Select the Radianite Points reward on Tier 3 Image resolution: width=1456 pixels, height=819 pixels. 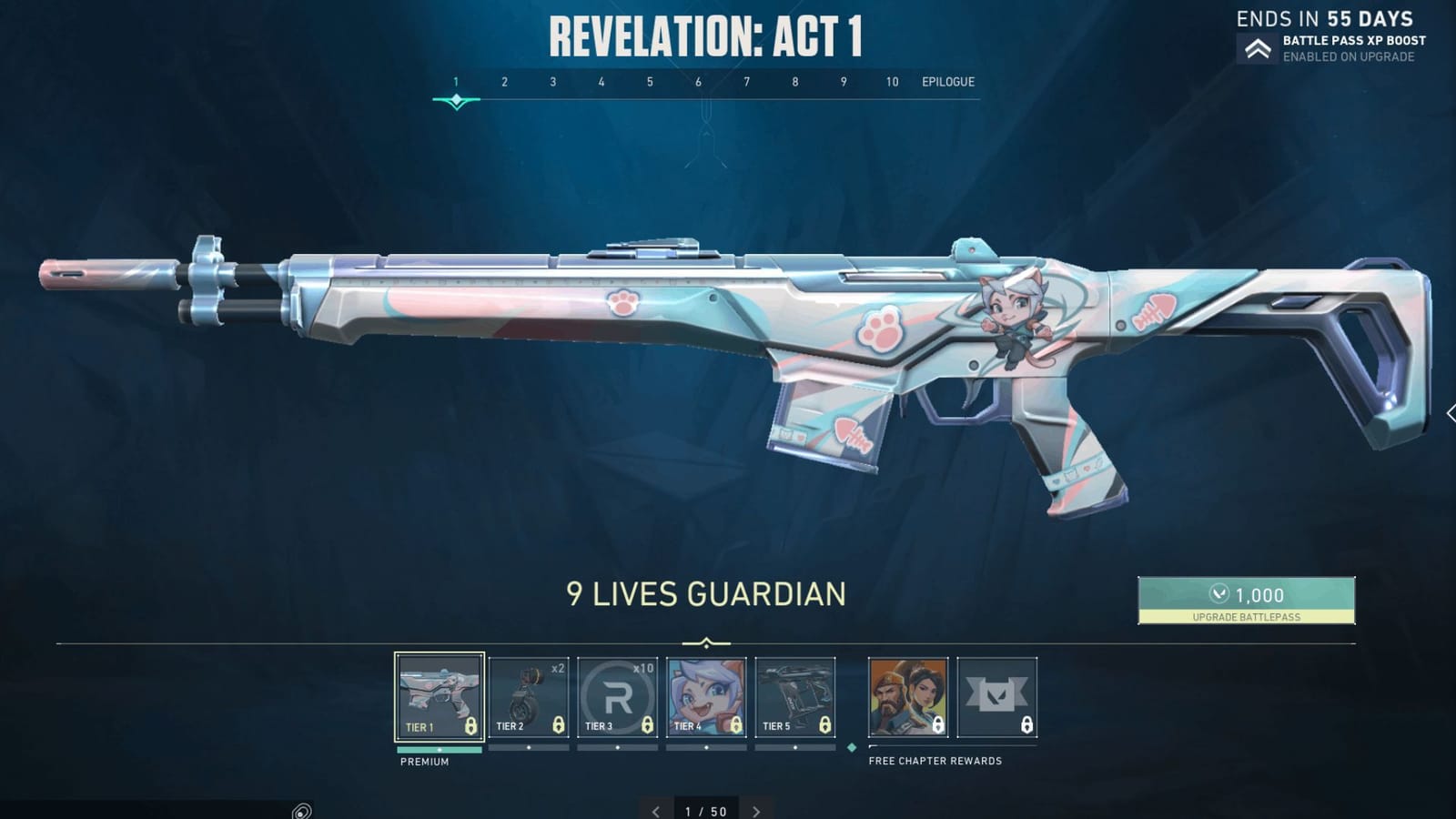tap(617, 696)
